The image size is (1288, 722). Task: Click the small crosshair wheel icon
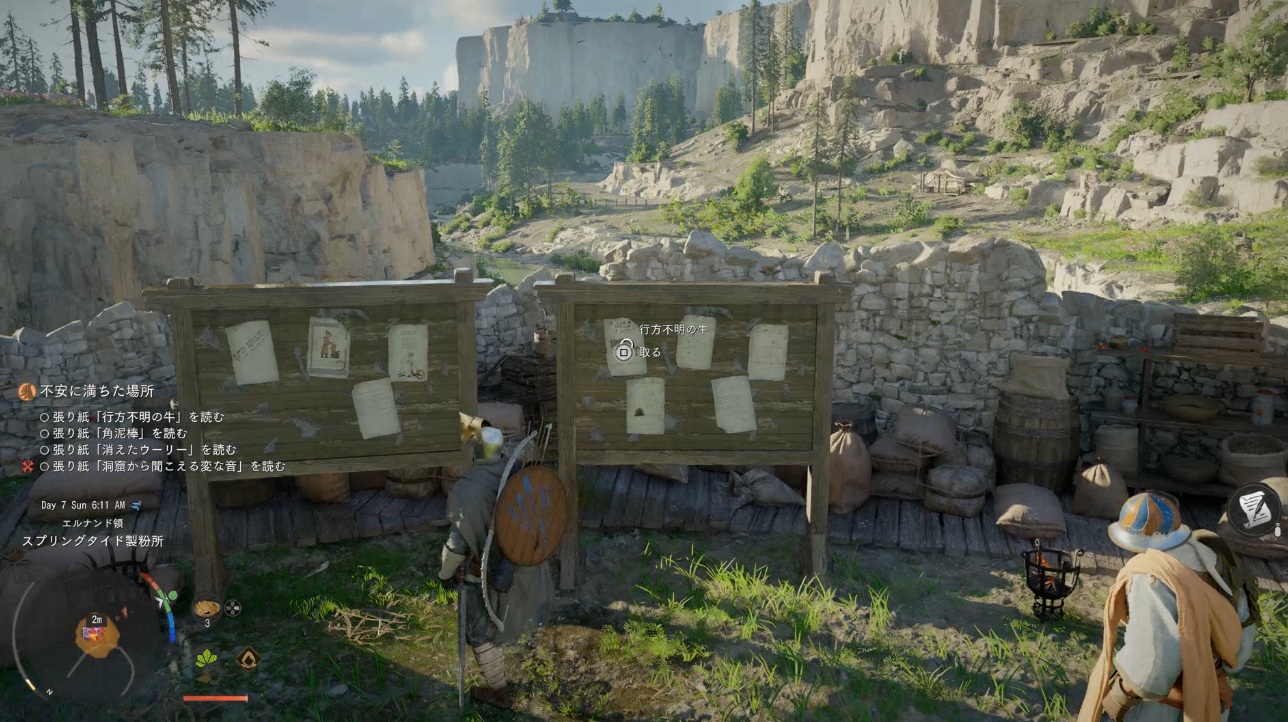233,607
